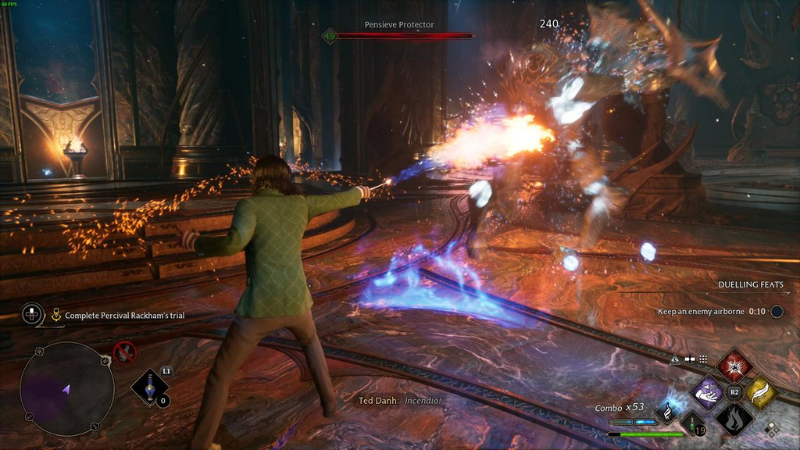Switch spell set using four-dot diamond
The image size is (800, 450).
tap(769, 430)
